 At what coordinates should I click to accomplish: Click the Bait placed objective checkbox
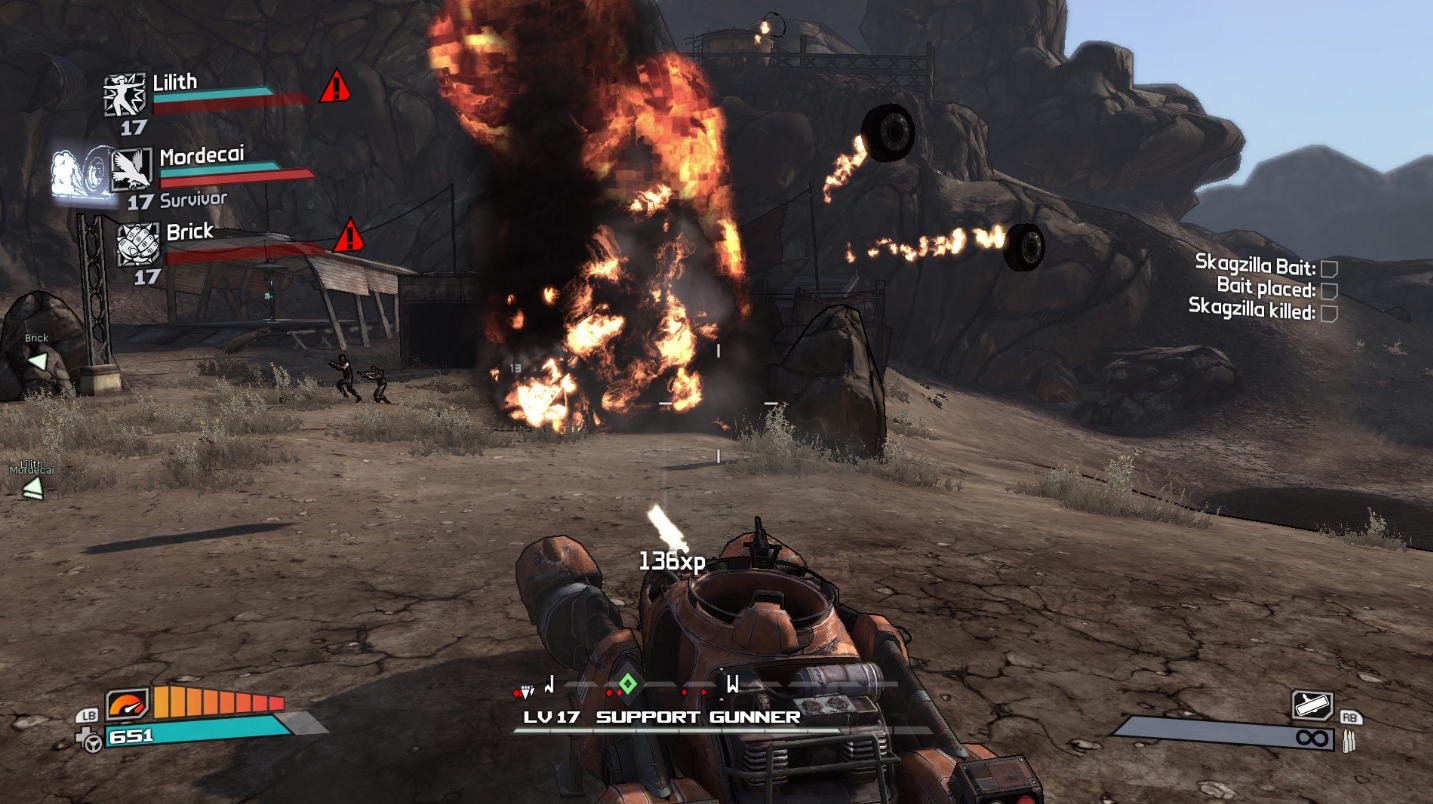[1329, 290]
